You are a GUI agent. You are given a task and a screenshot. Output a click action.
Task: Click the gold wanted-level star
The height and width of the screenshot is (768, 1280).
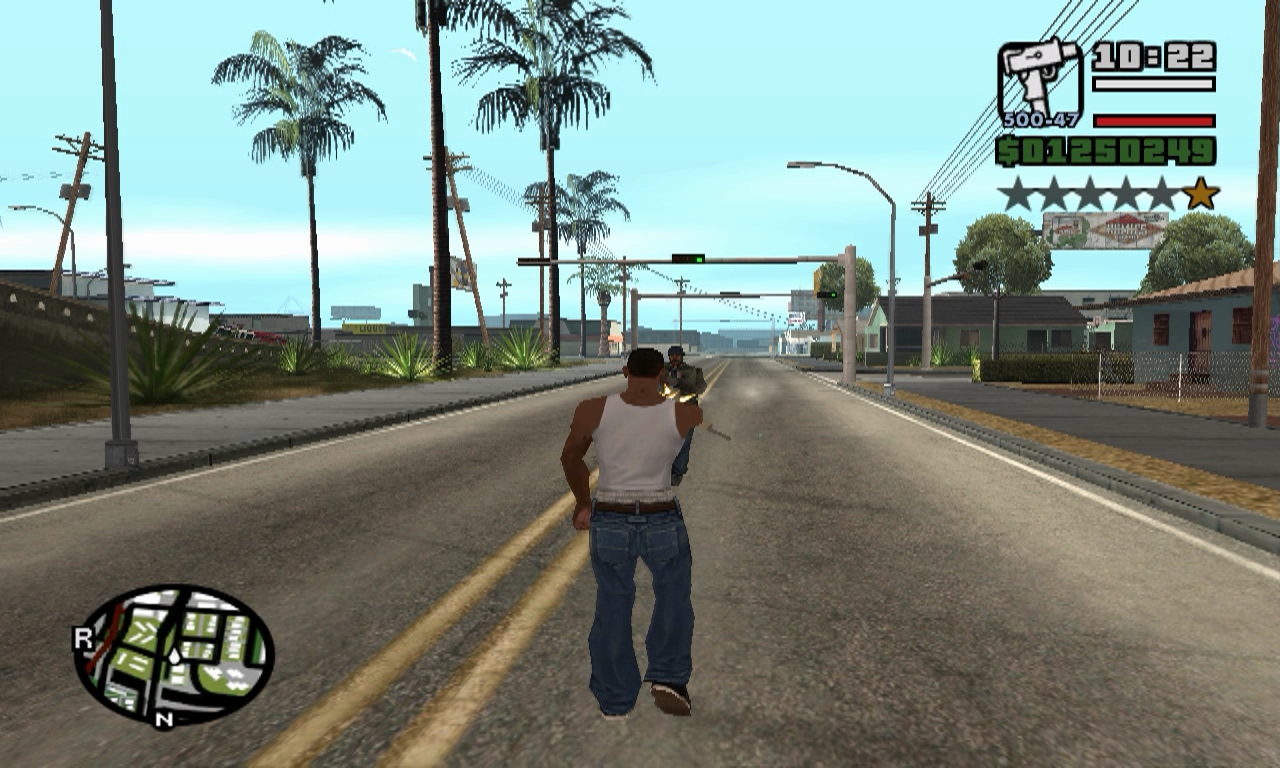pyautogui.click(x=1200, y=193)
